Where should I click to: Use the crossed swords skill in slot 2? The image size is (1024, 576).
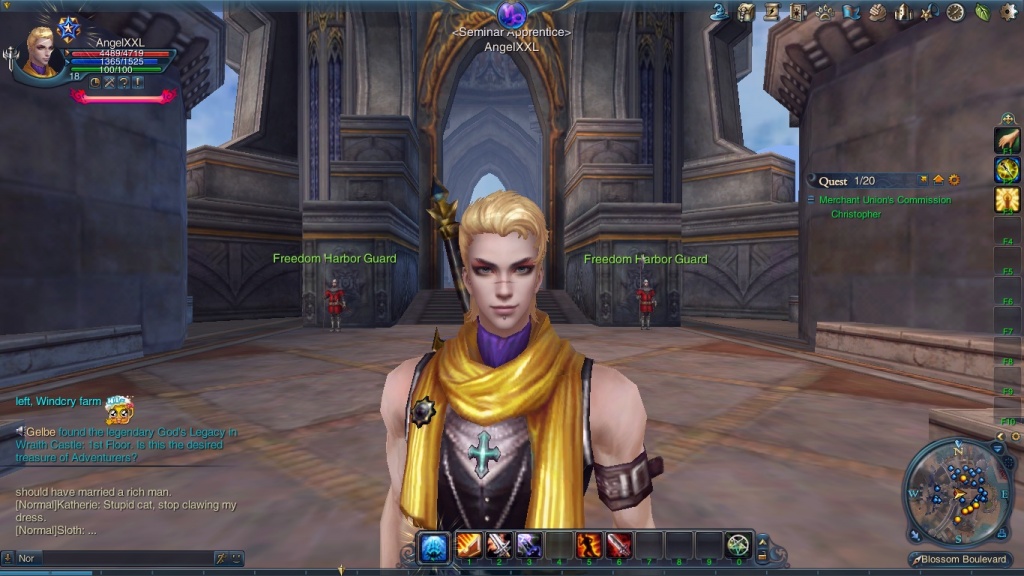click(x=499, y=546)
